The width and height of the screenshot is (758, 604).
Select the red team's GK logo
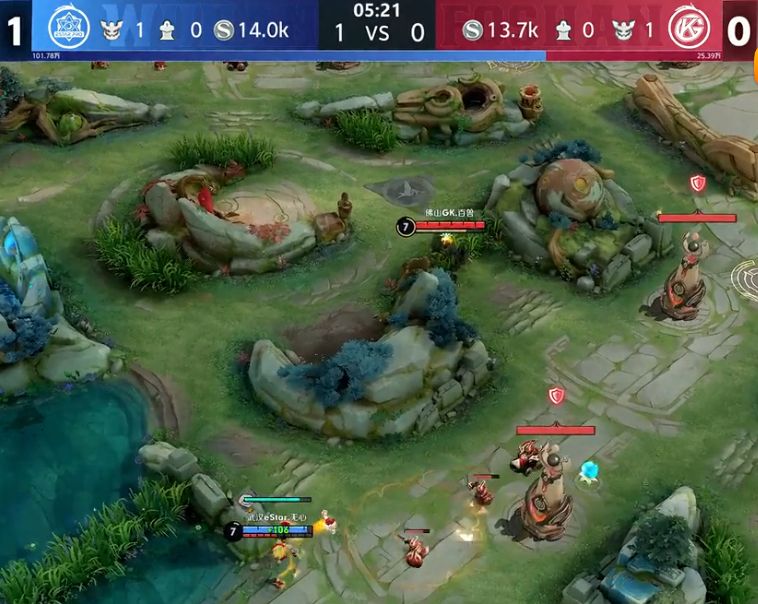688,29
